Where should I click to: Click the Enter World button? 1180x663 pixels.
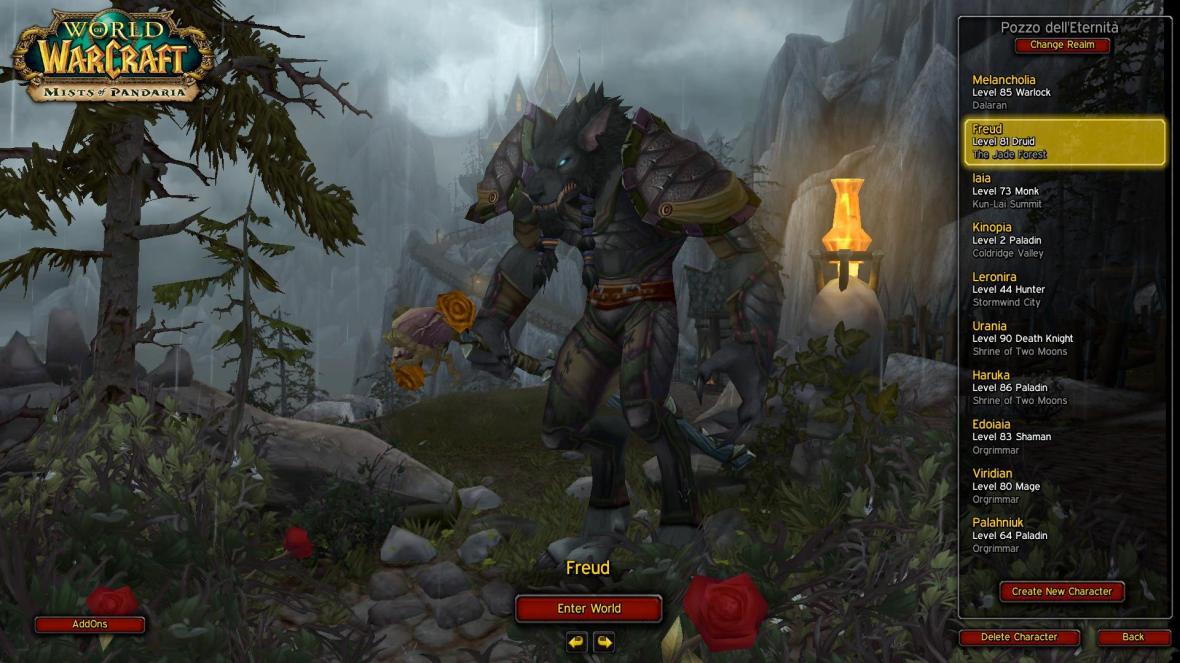588,608
